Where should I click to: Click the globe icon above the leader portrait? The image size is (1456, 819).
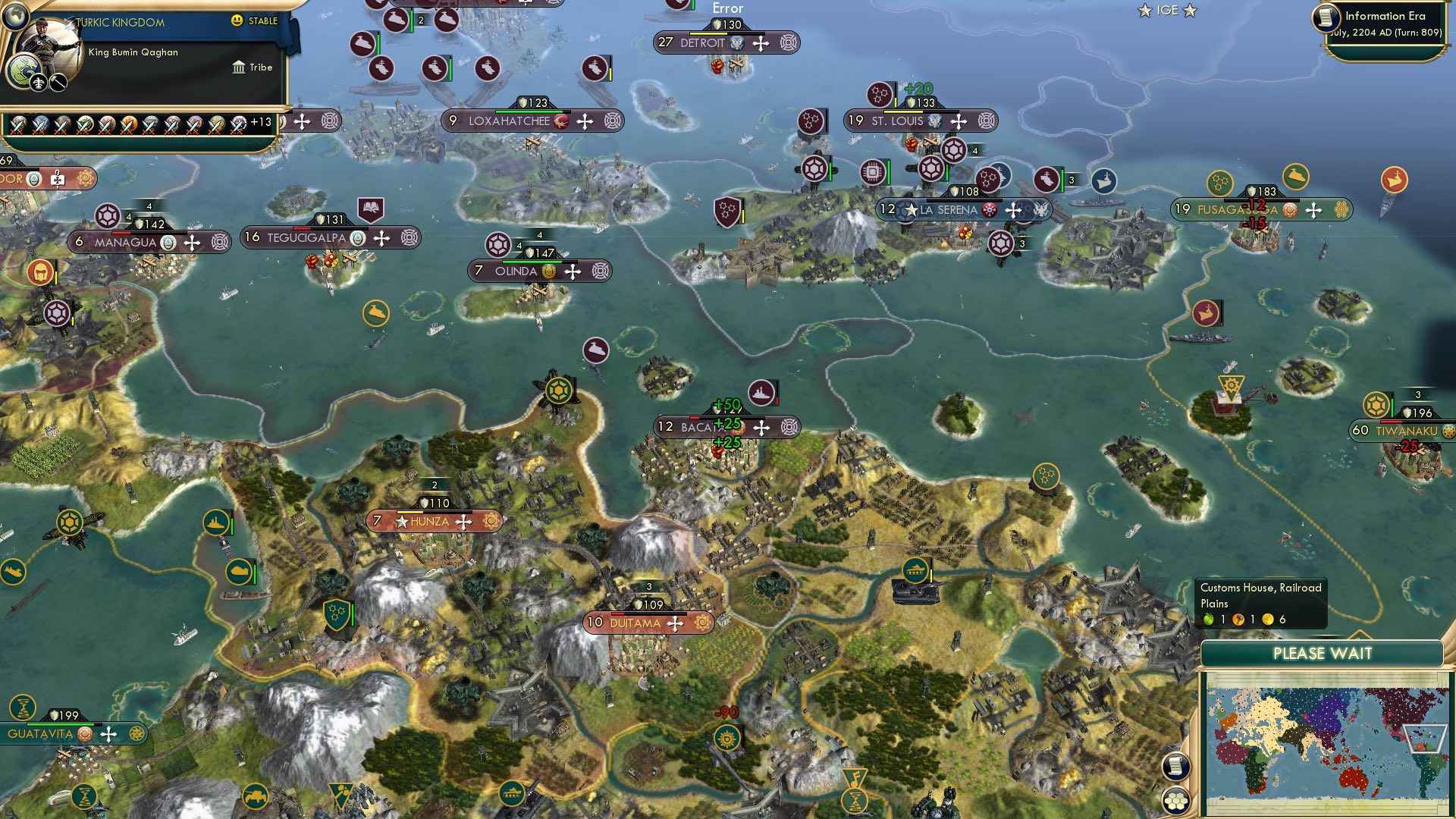(15, 17)
